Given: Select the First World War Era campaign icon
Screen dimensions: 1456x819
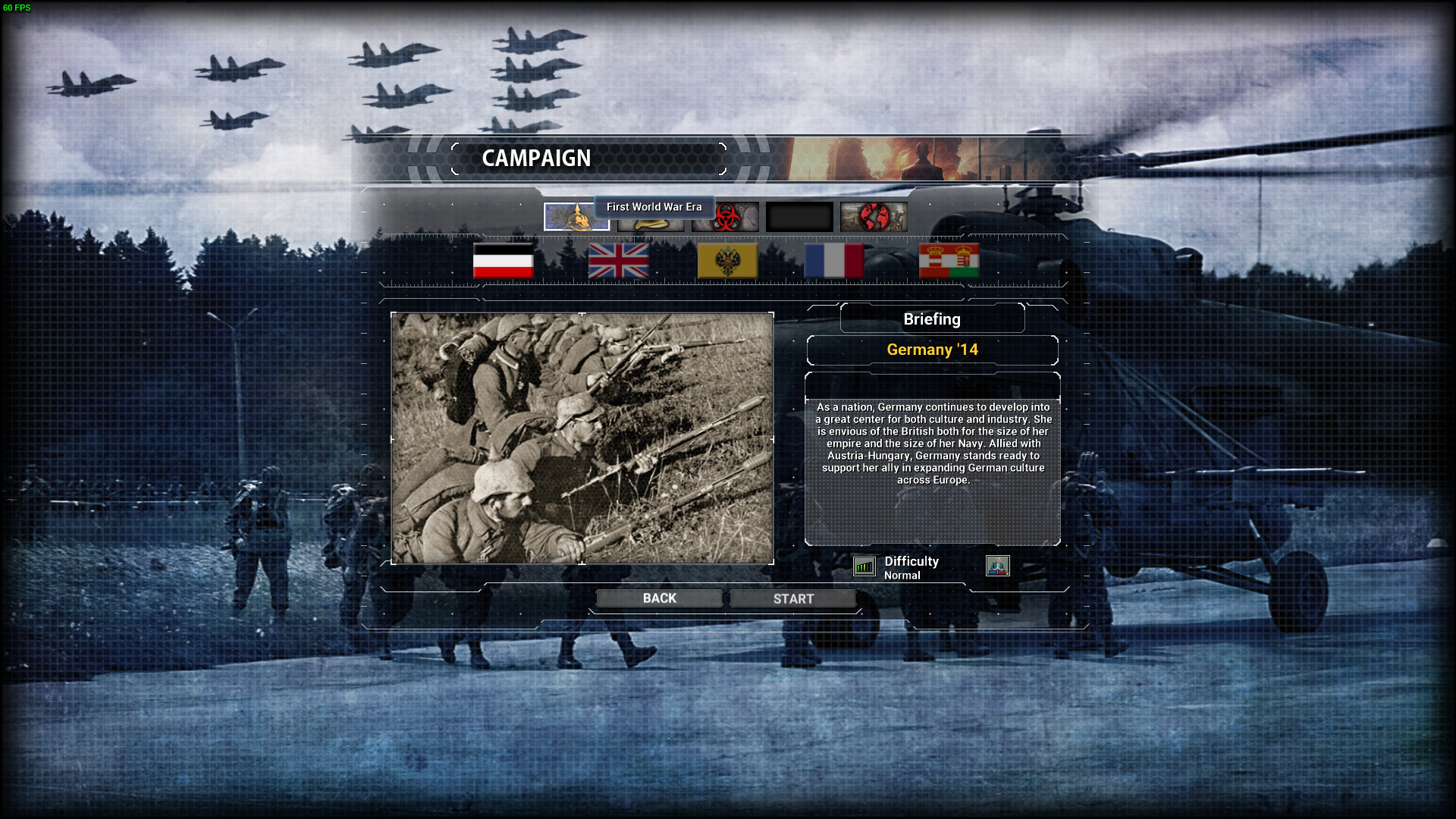Looking at the screenshot, I should (x=576, y=217).
